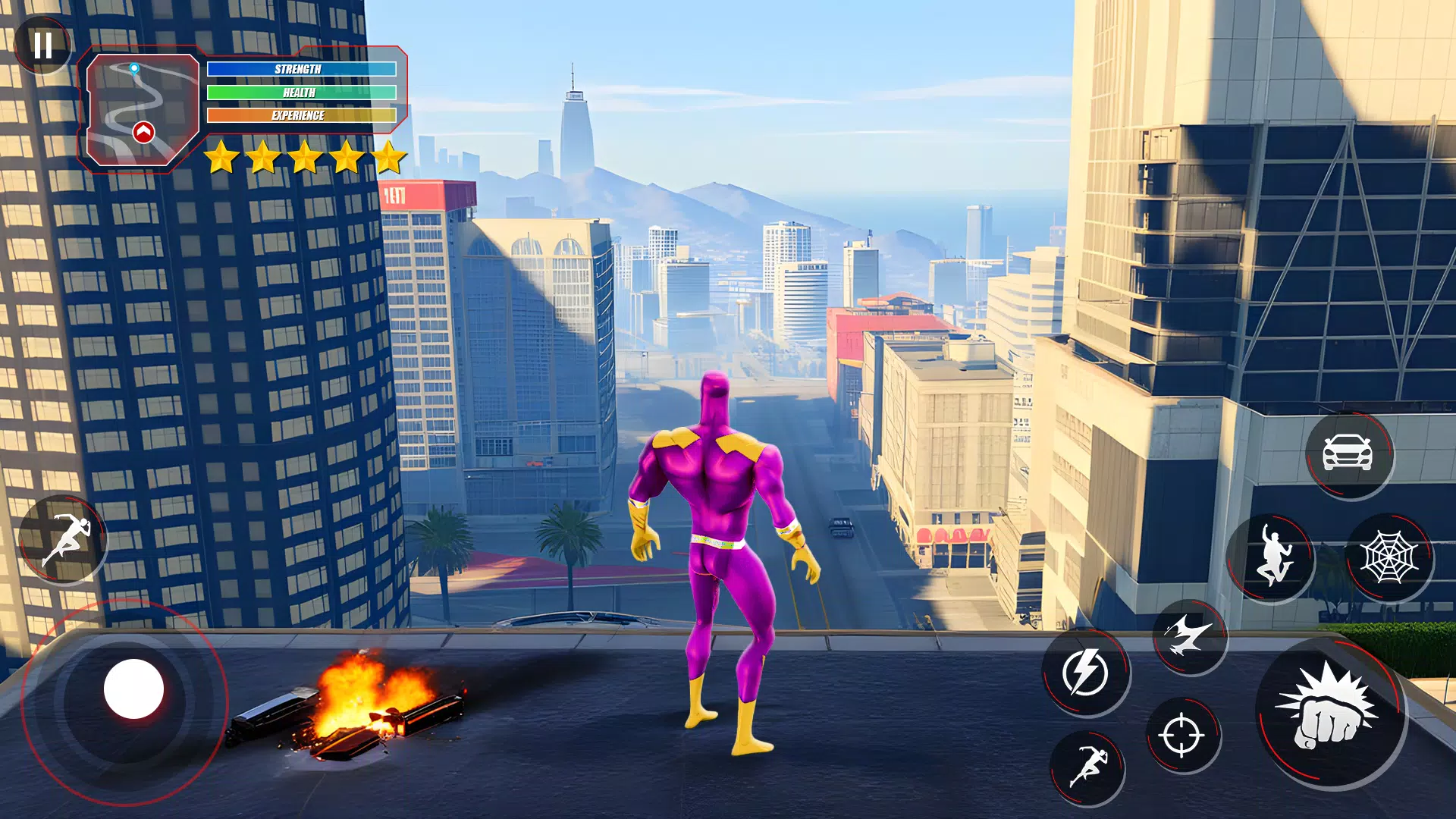This screenshot has height=819, width=1456.
Task: Open the minimap
Action: [x=142, y=109]
